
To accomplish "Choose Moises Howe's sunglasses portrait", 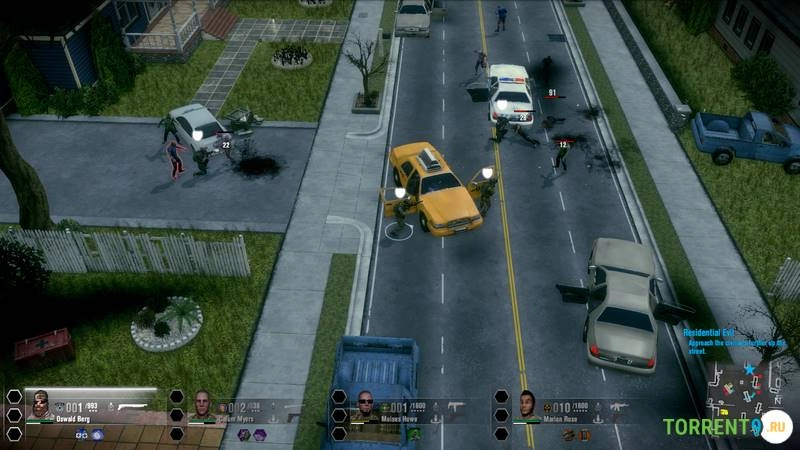I will 366,407.
